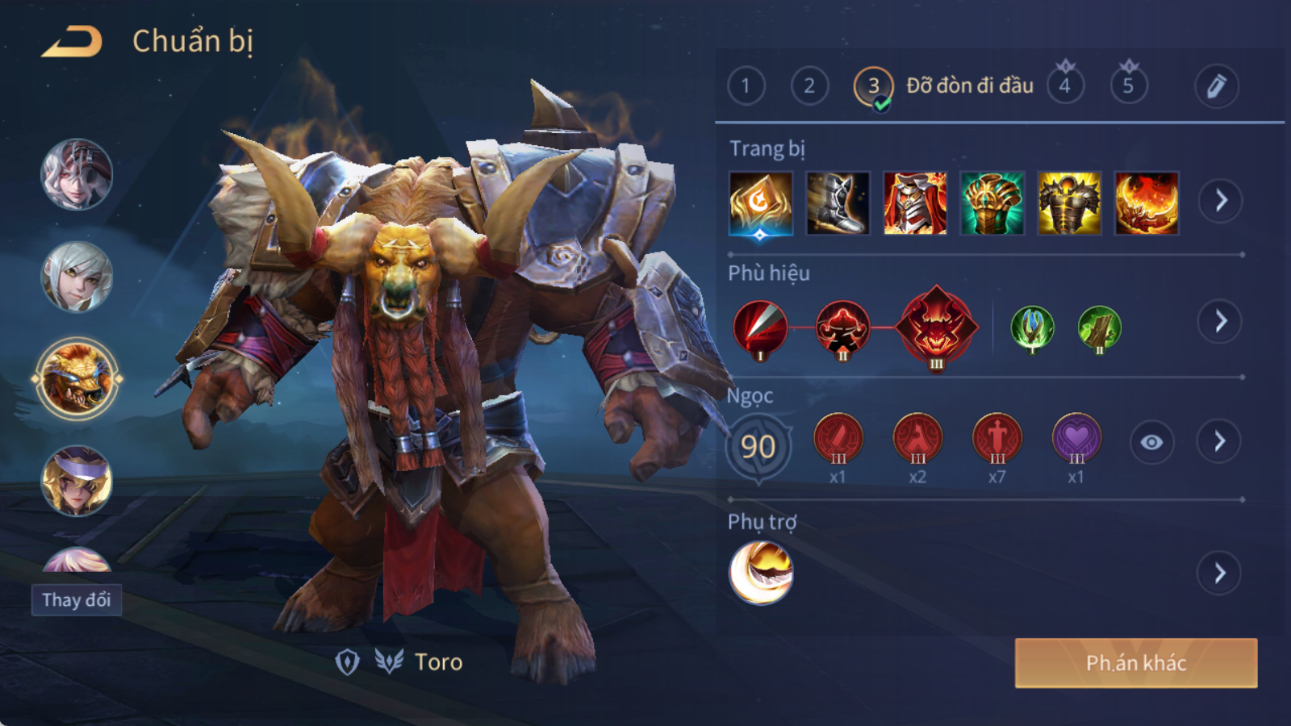
Task: Select the boots equipment item
Action: click(837, 203)
